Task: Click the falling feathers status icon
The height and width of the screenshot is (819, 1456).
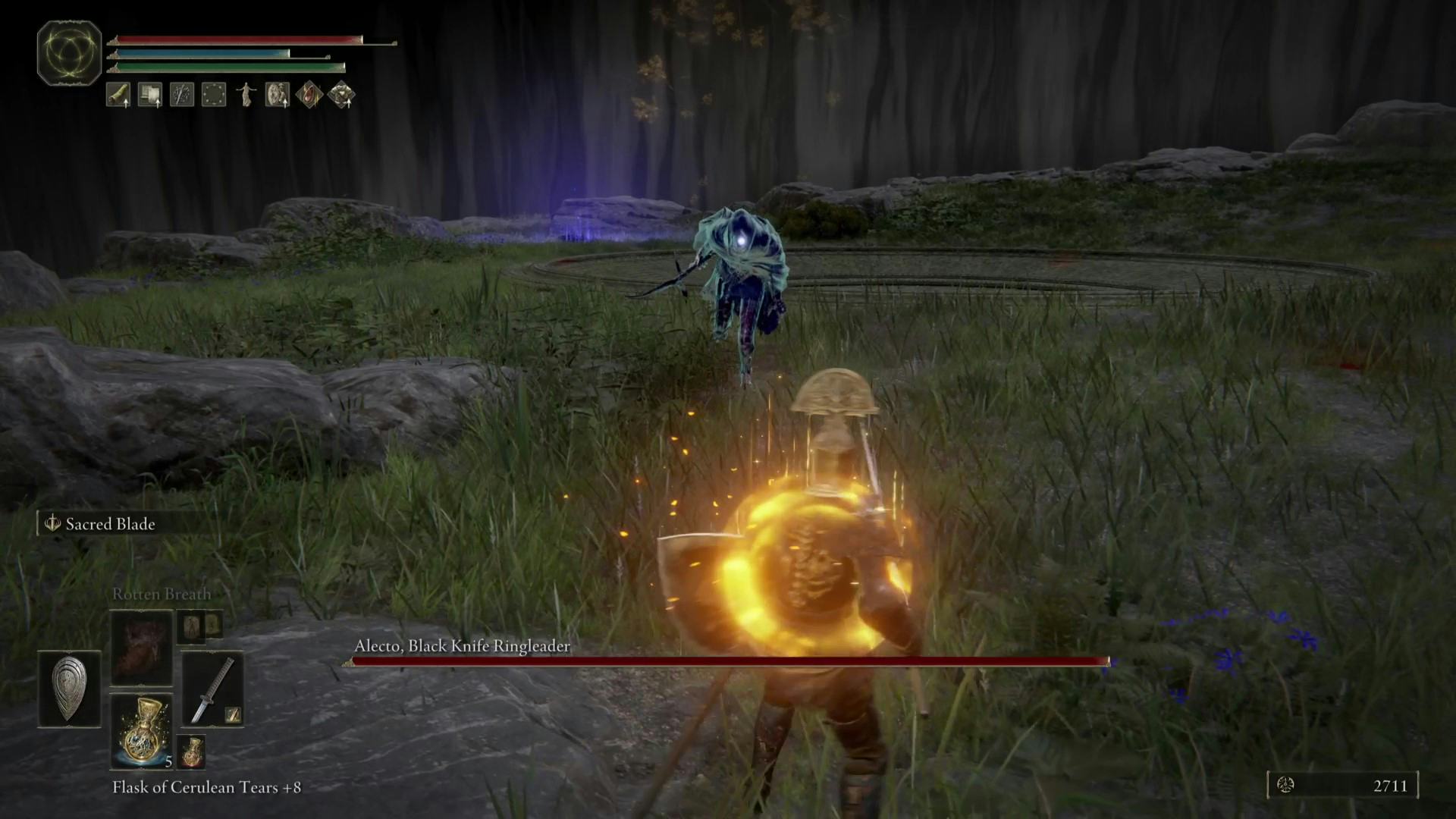Action: point(182,95)
